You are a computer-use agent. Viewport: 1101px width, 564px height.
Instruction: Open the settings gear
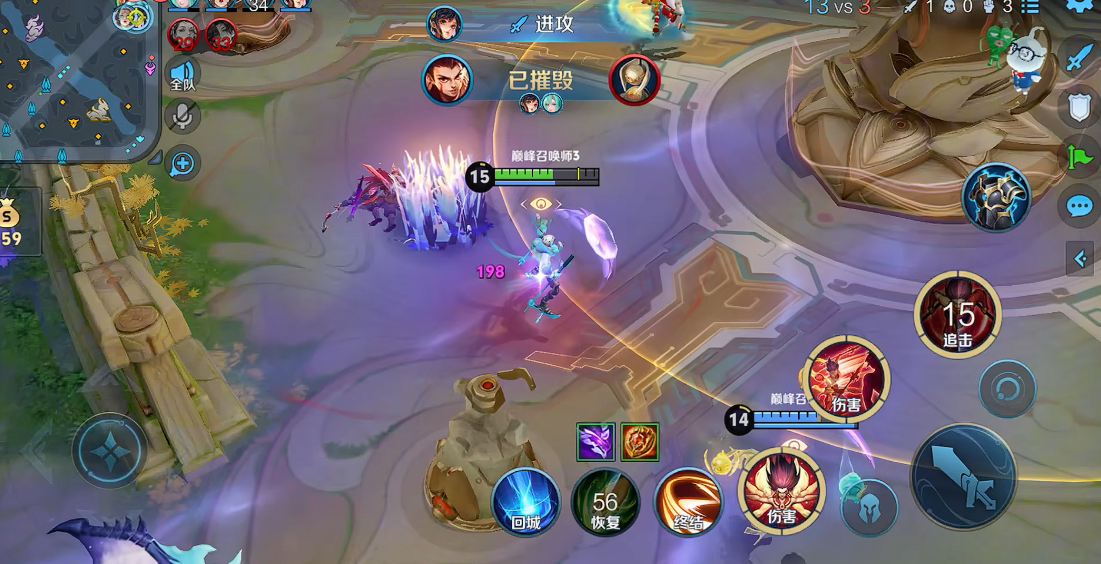click(x=1080, y=6)
